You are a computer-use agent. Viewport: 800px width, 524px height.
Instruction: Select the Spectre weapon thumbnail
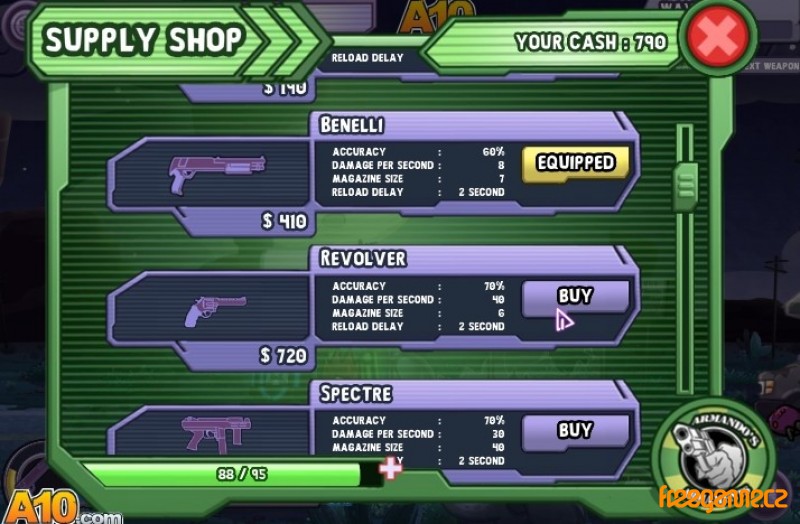(x=215, y=433)
